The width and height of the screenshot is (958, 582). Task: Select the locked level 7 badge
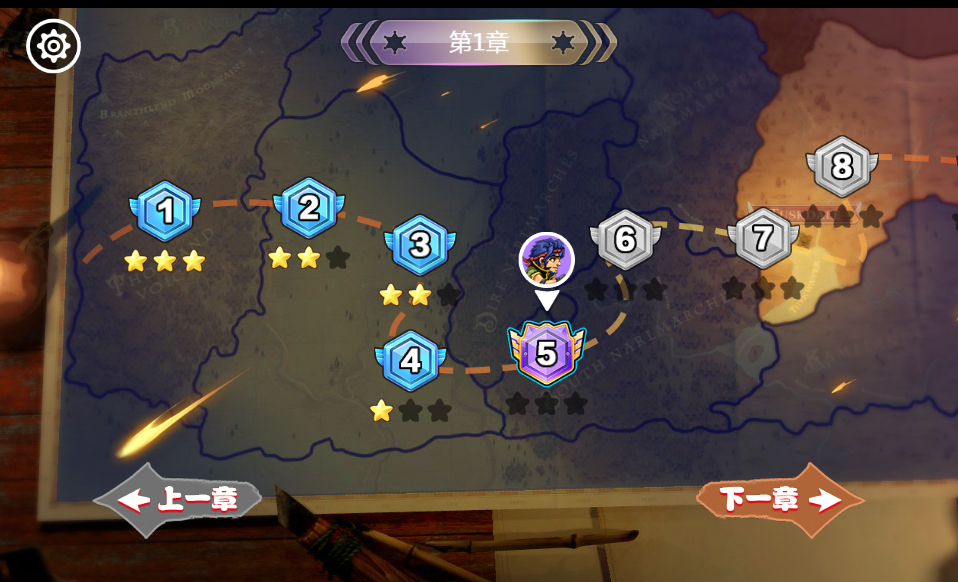tap(763, 238)
